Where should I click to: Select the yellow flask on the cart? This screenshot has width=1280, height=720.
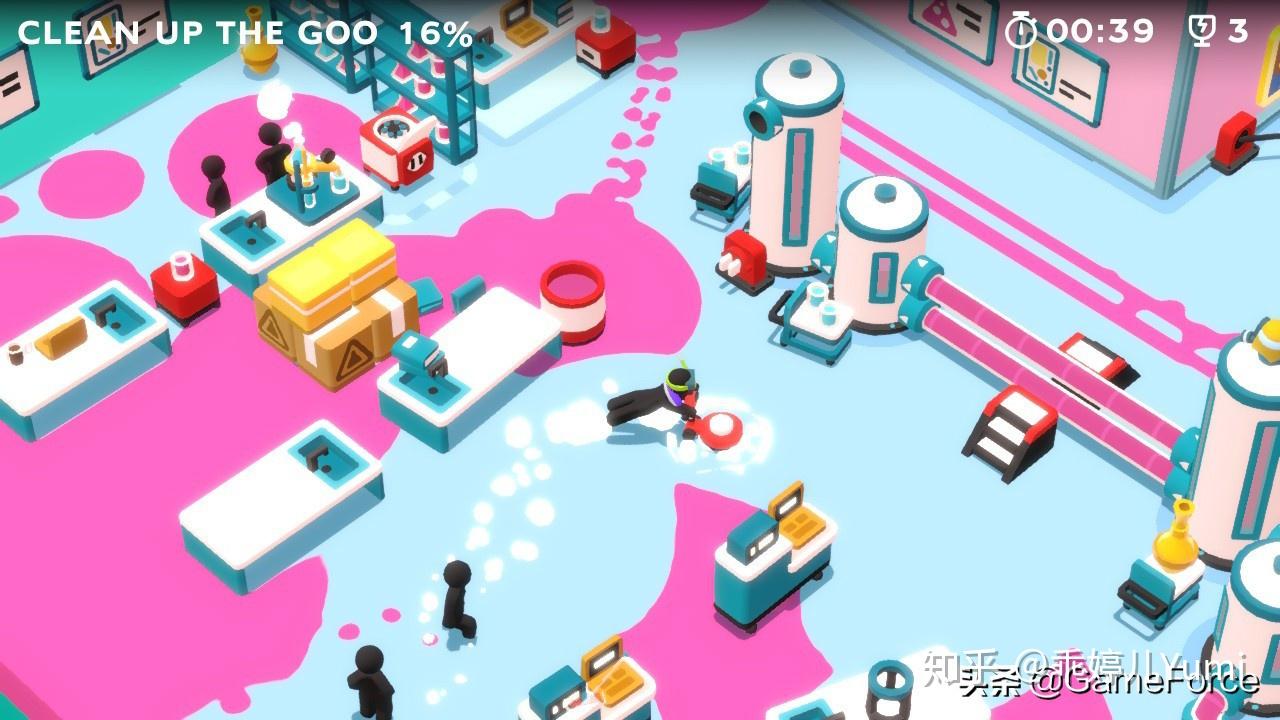point(1172,540)
